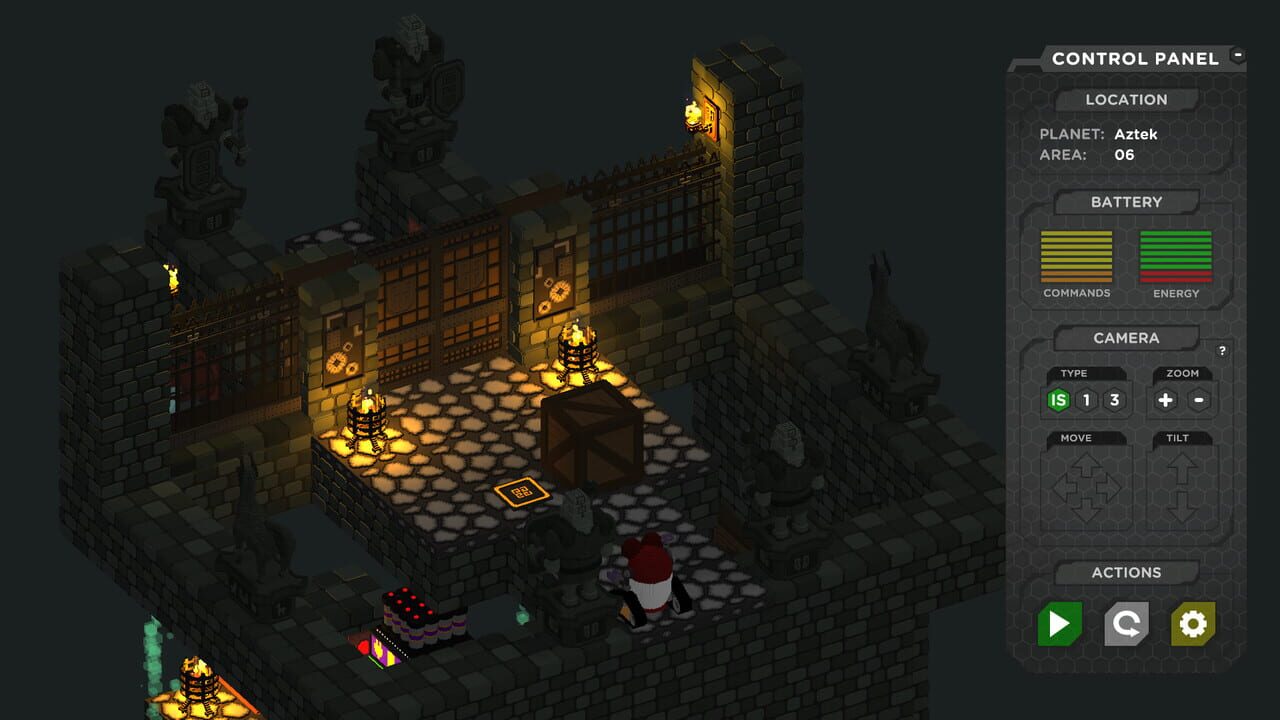Image resolution: width=1280 pixels, height=720 pixels.
Task: Switch to camera type 1
Action: point(1087,400)
